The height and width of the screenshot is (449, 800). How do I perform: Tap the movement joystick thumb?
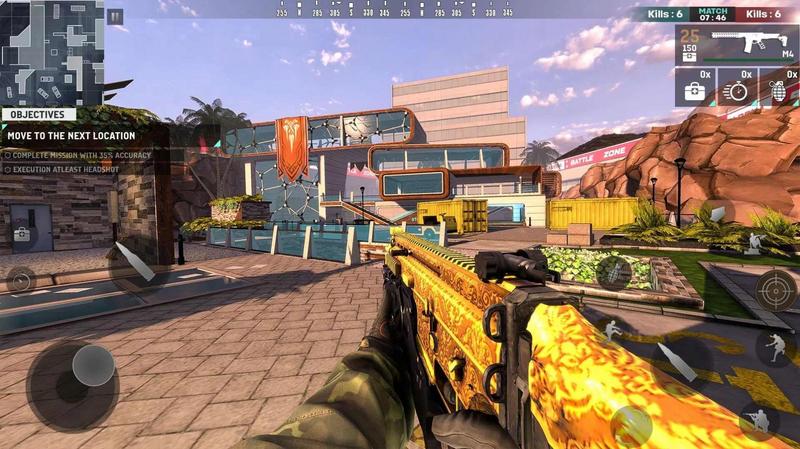92,366
